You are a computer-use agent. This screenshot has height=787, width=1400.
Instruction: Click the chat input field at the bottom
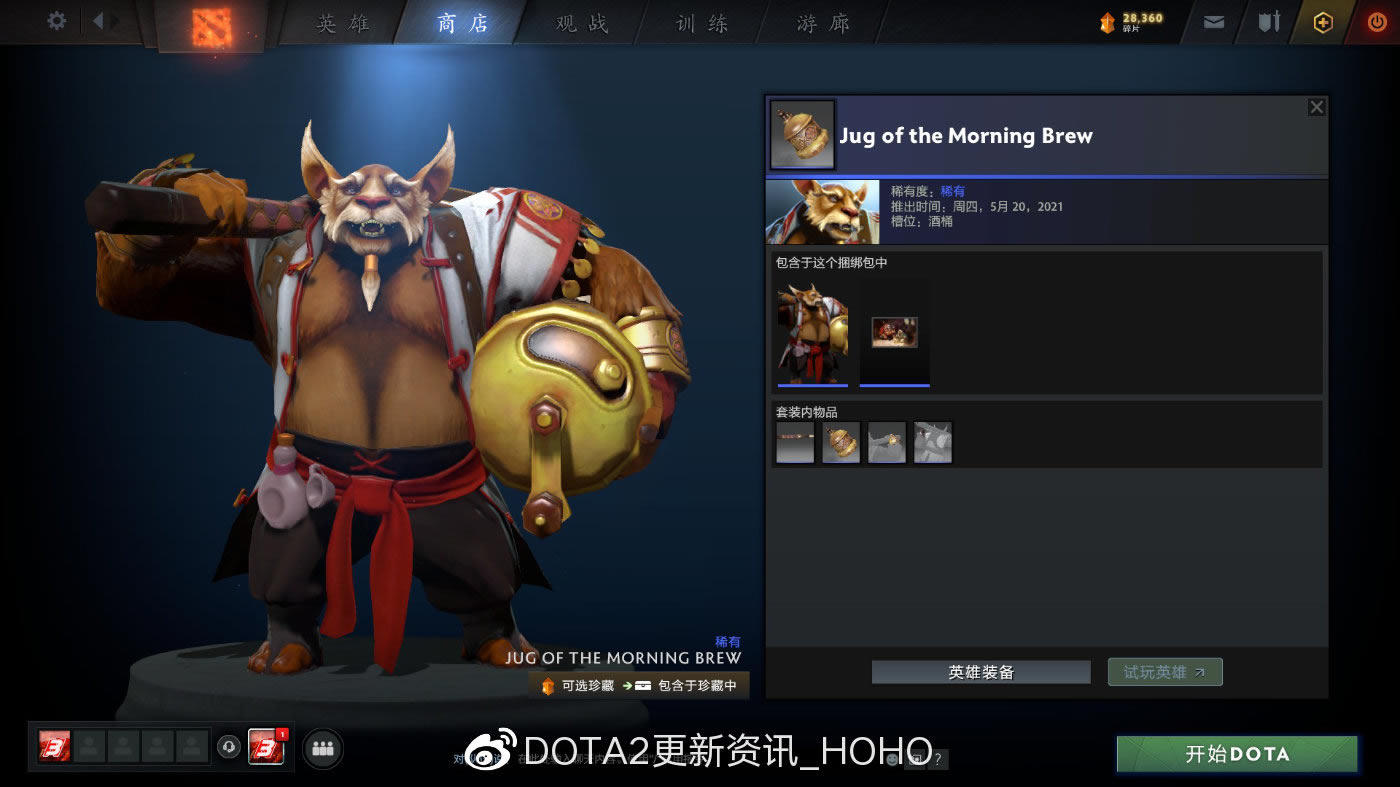680,758
